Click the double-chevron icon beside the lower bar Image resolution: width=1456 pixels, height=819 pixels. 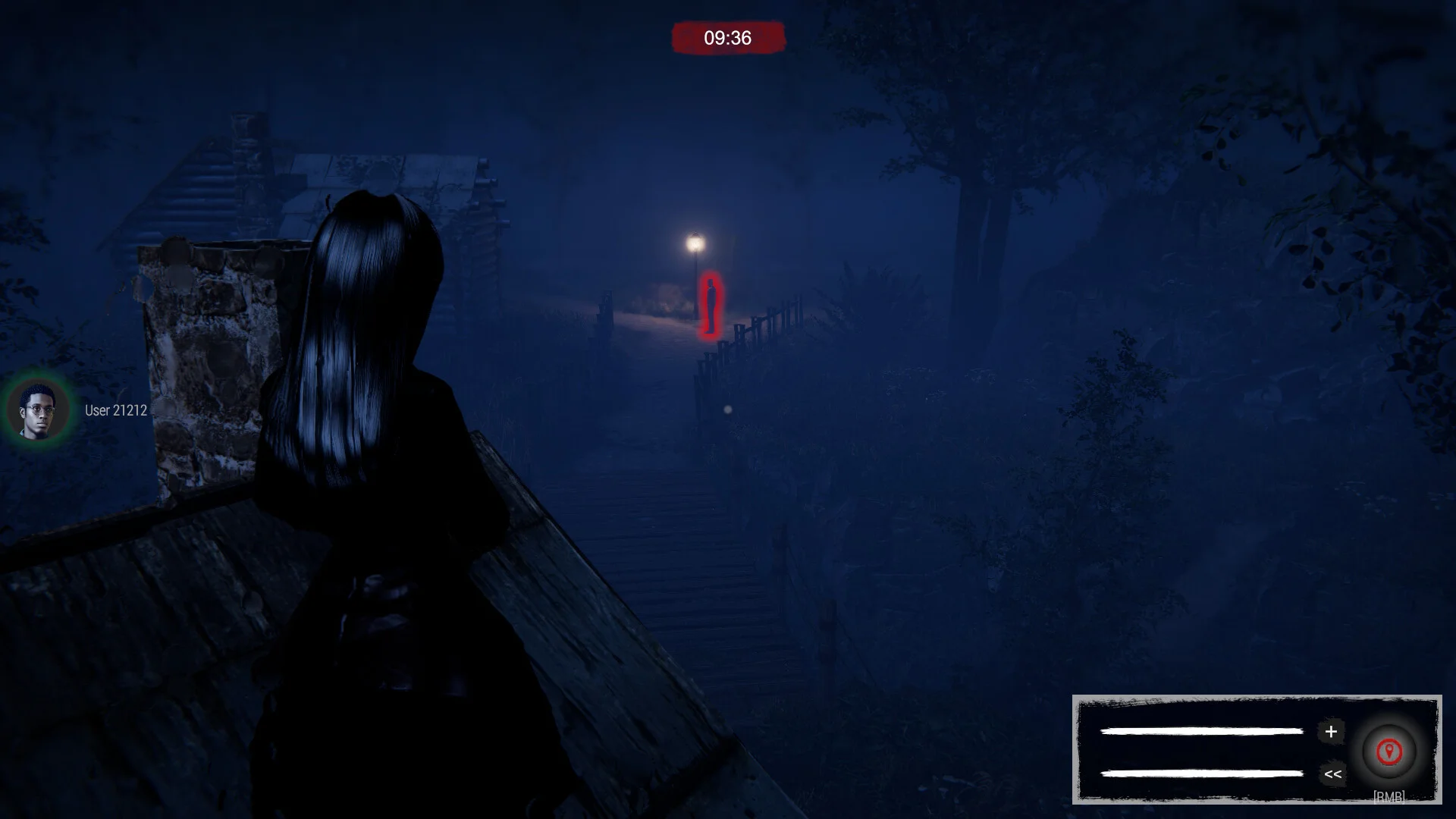(1332, 774)
